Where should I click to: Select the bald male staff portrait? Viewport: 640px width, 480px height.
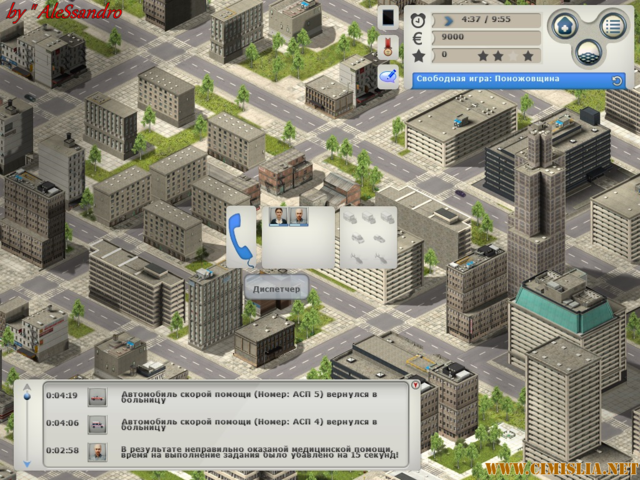tap(297, 216)
